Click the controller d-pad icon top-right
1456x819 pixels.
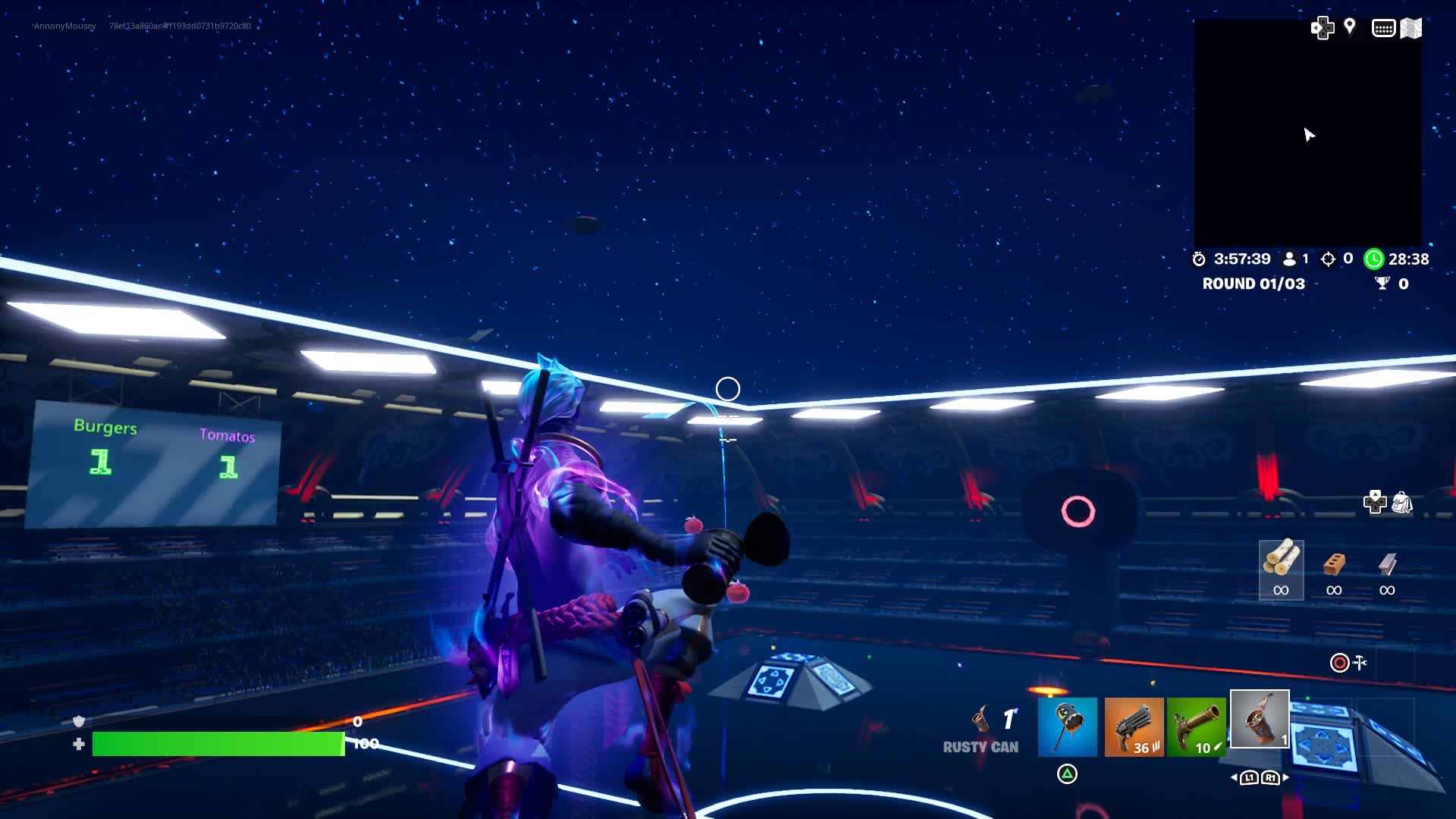pyautogui.click(x=1323, y=27)
